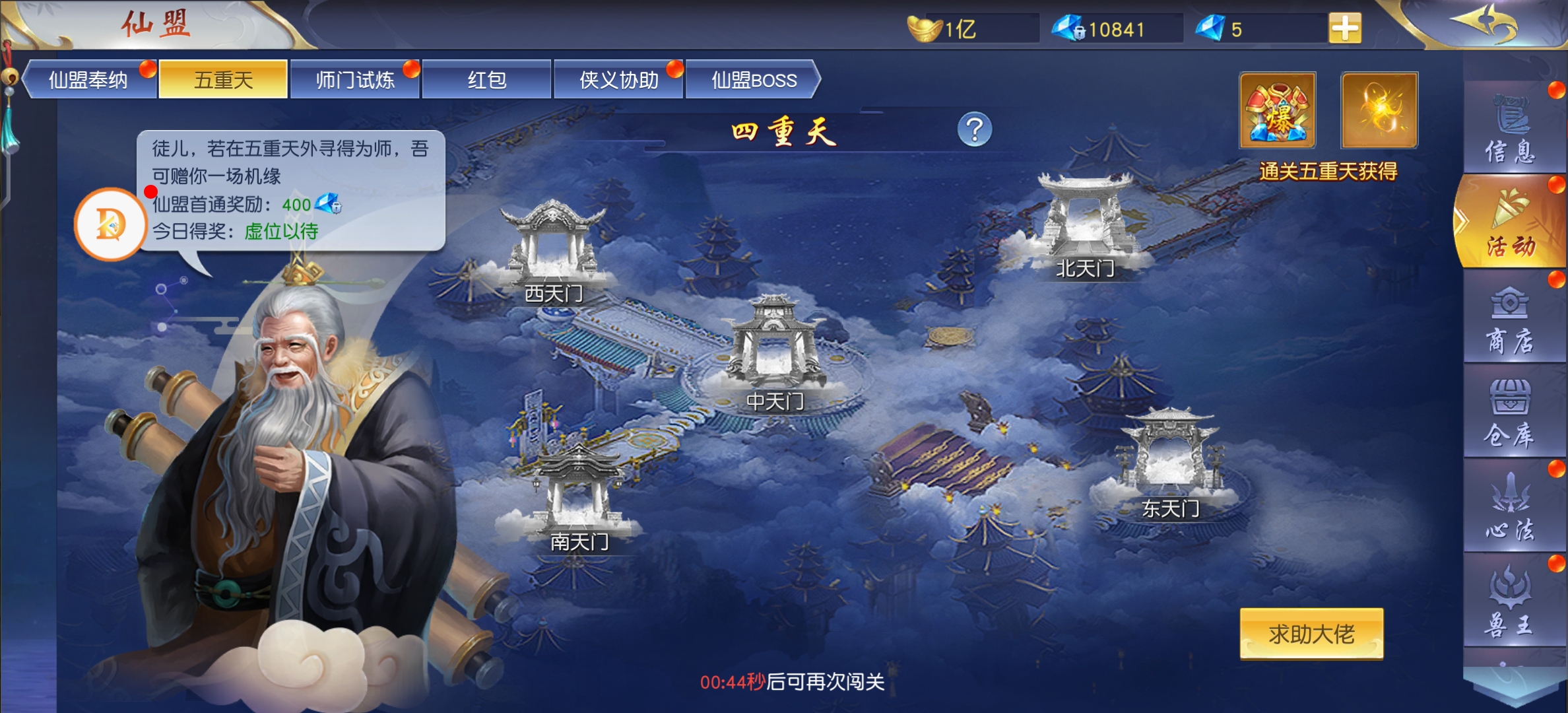This screenshot has height=713, width=1568.
Task: Open the 师门试炼 tab
Action: click(355, 80)
